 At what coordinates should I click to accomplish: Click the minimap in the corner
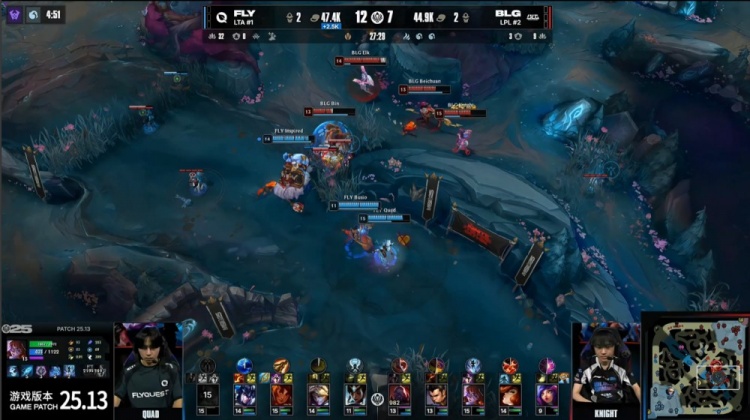click(694, 365)
